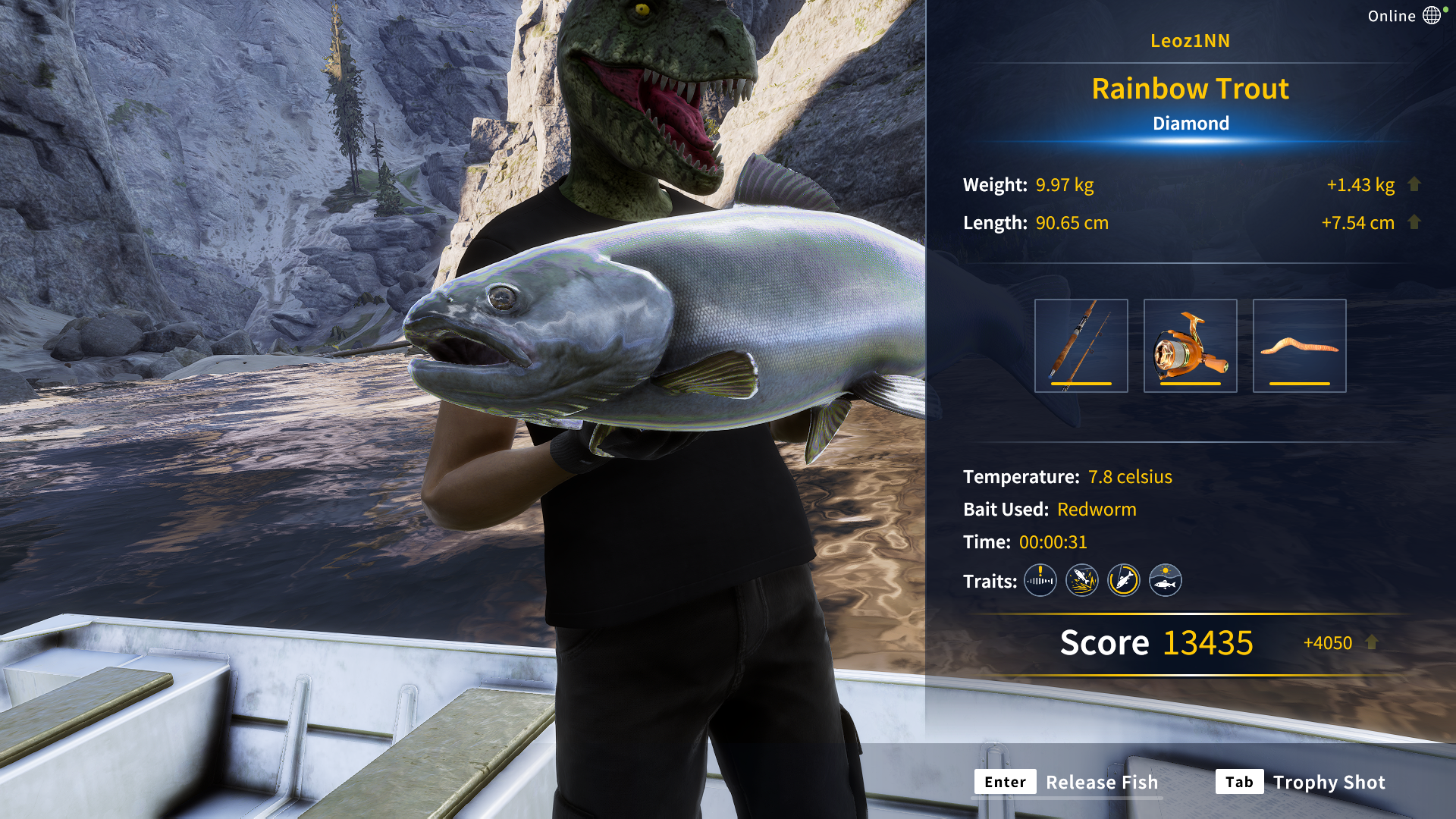The height and width of the screenshot is (819, 1456).
Task: Take a Trophy Shot
Action: pos(1329,782)
